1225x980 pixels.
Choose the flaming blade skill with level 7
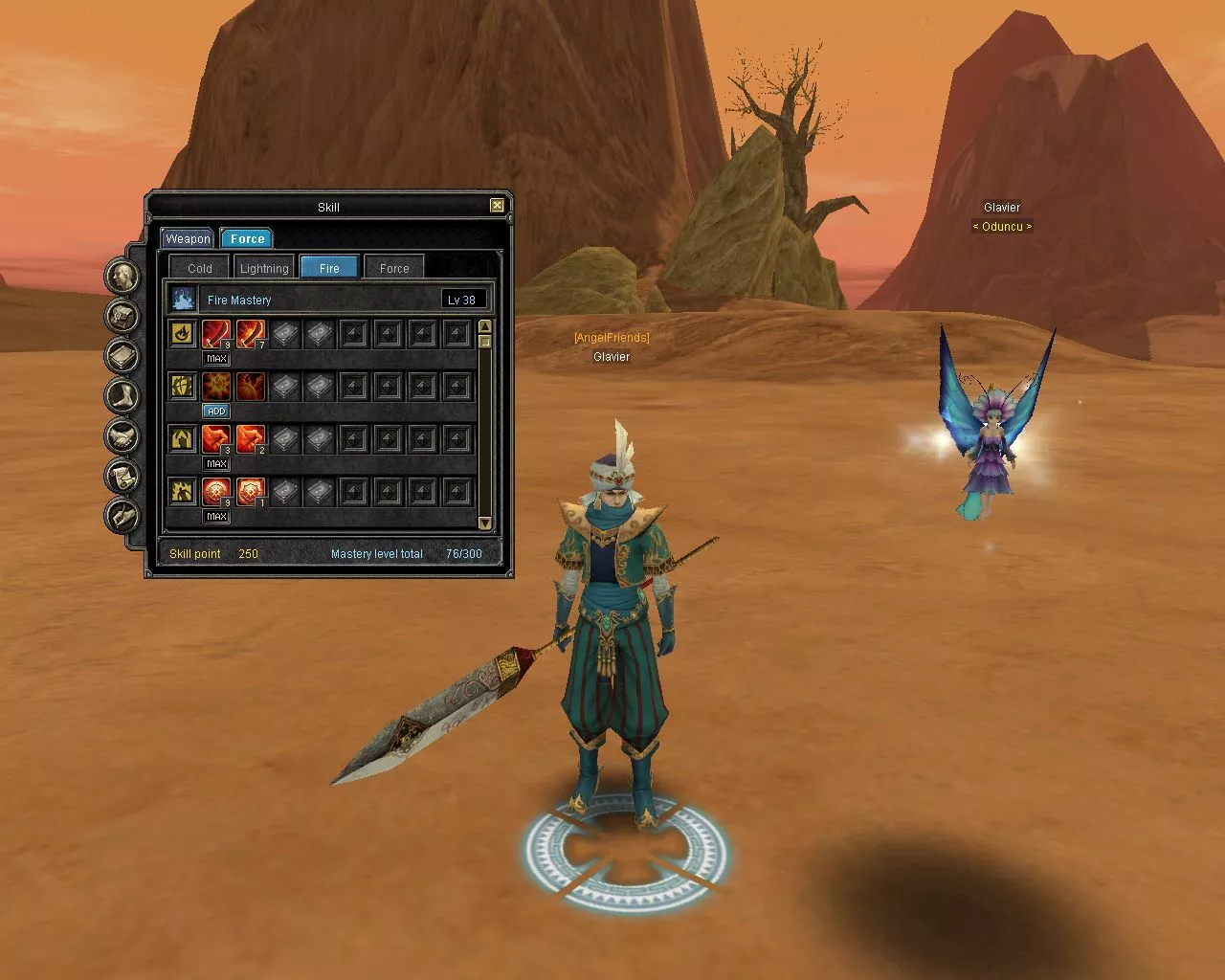tap(251, 334)
